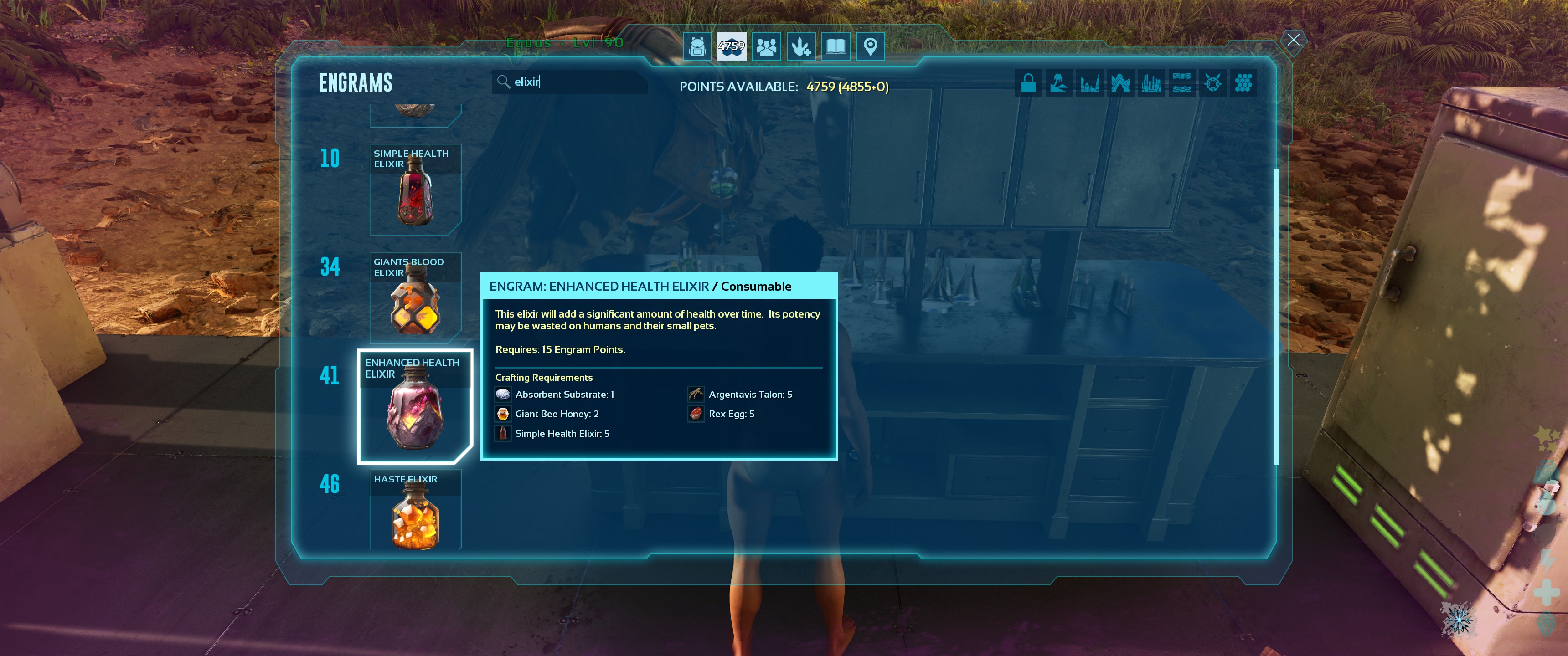Open the dino footprint tab
1568x656 pixels.
point(801,46)
